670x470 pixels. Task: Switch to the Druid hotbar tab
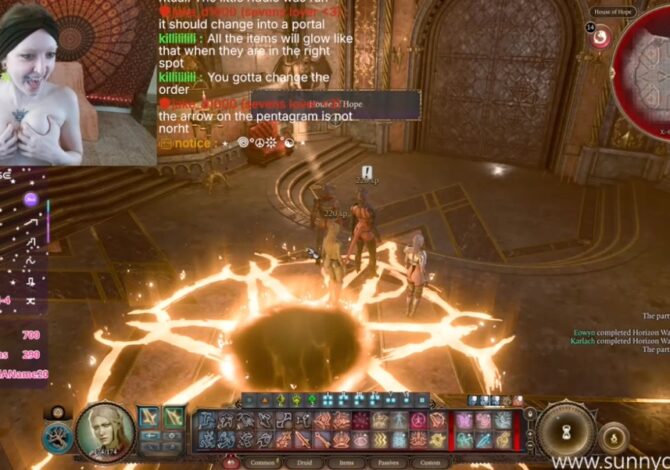305,462
